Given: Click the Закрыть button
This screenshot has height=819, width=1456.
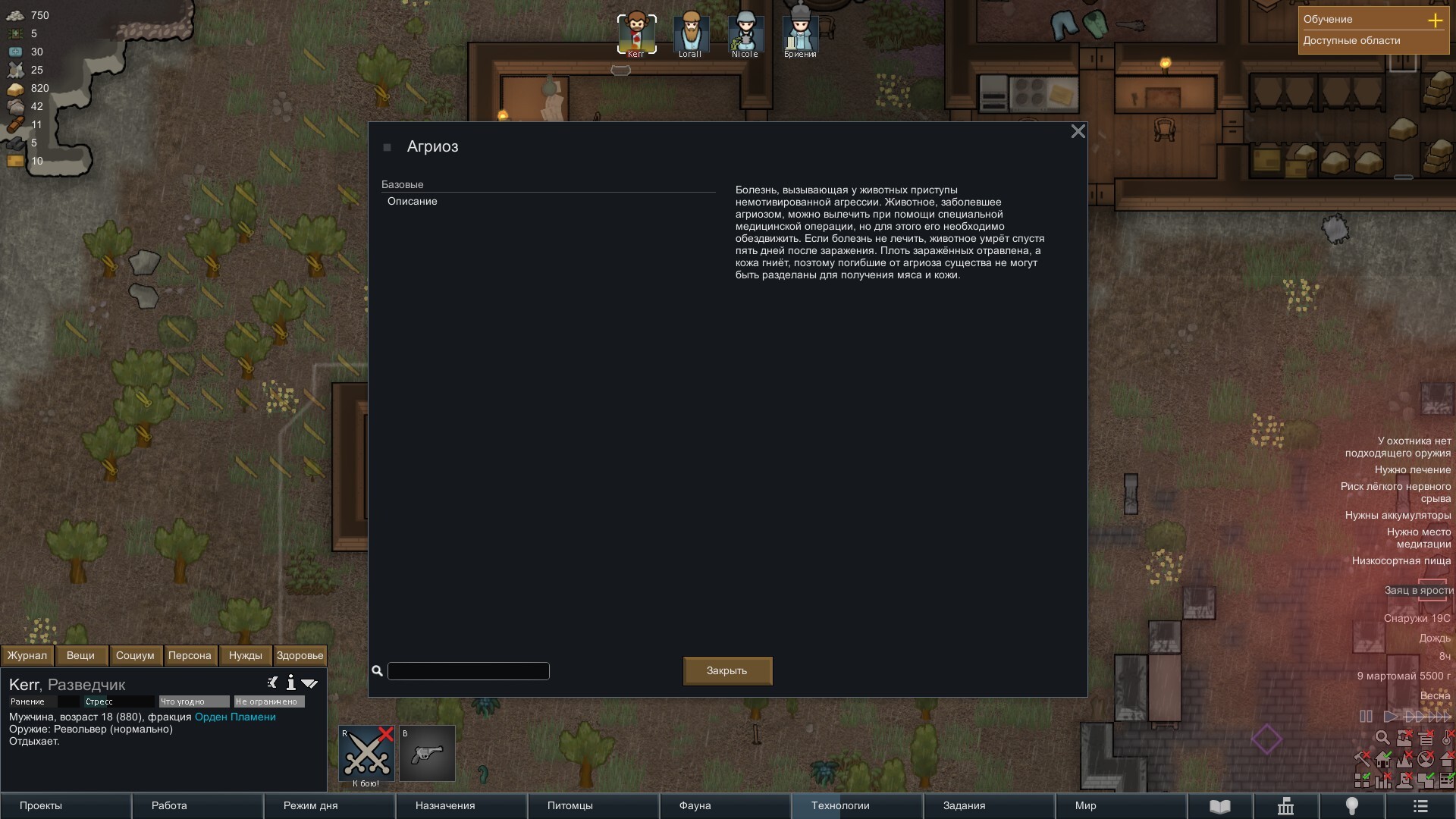Looking at the screenshot, I should pos(727,671).
